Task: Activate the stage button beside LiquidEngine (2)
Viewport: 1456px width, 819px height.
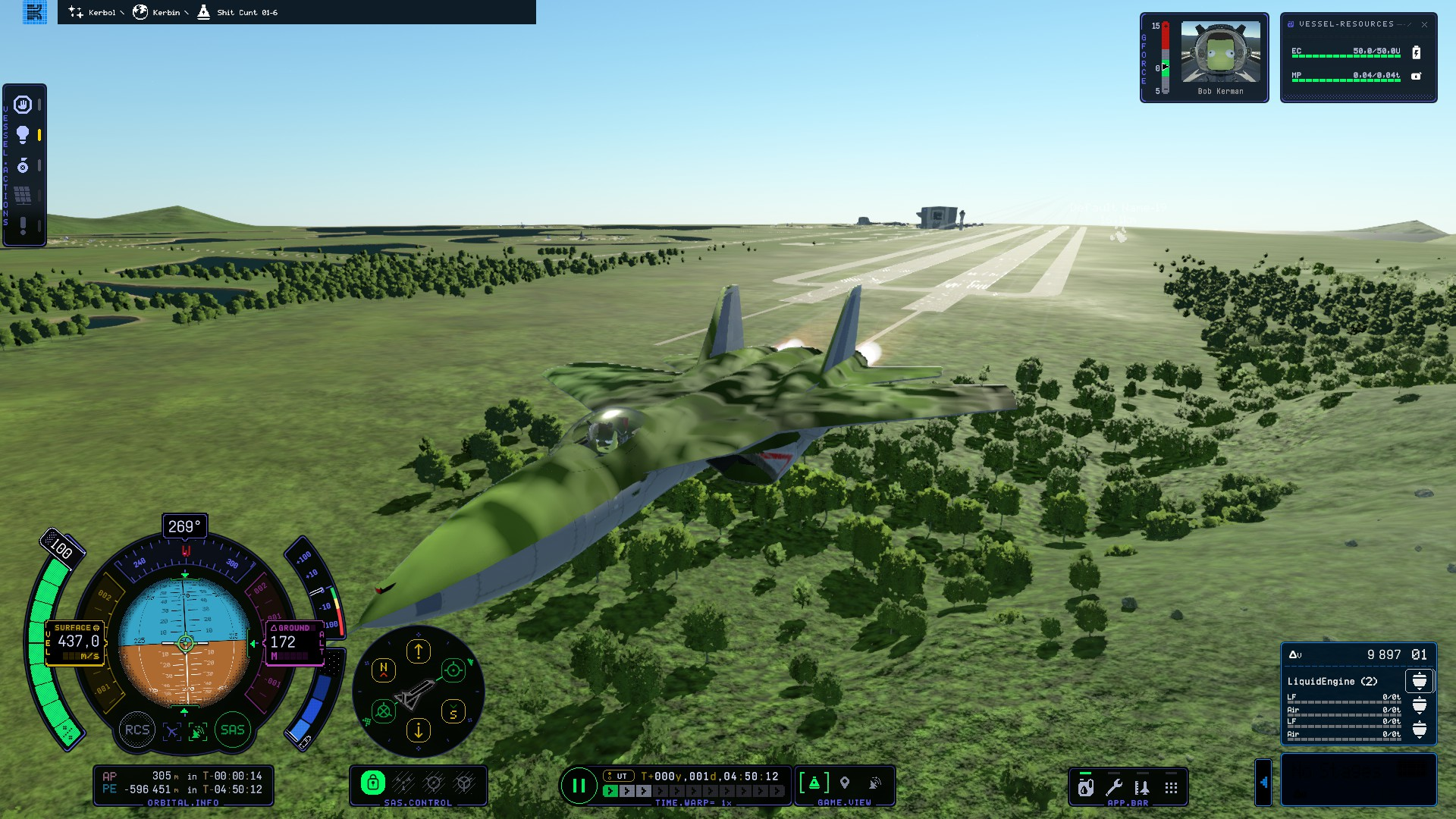Action: (x=1419, y=681)
